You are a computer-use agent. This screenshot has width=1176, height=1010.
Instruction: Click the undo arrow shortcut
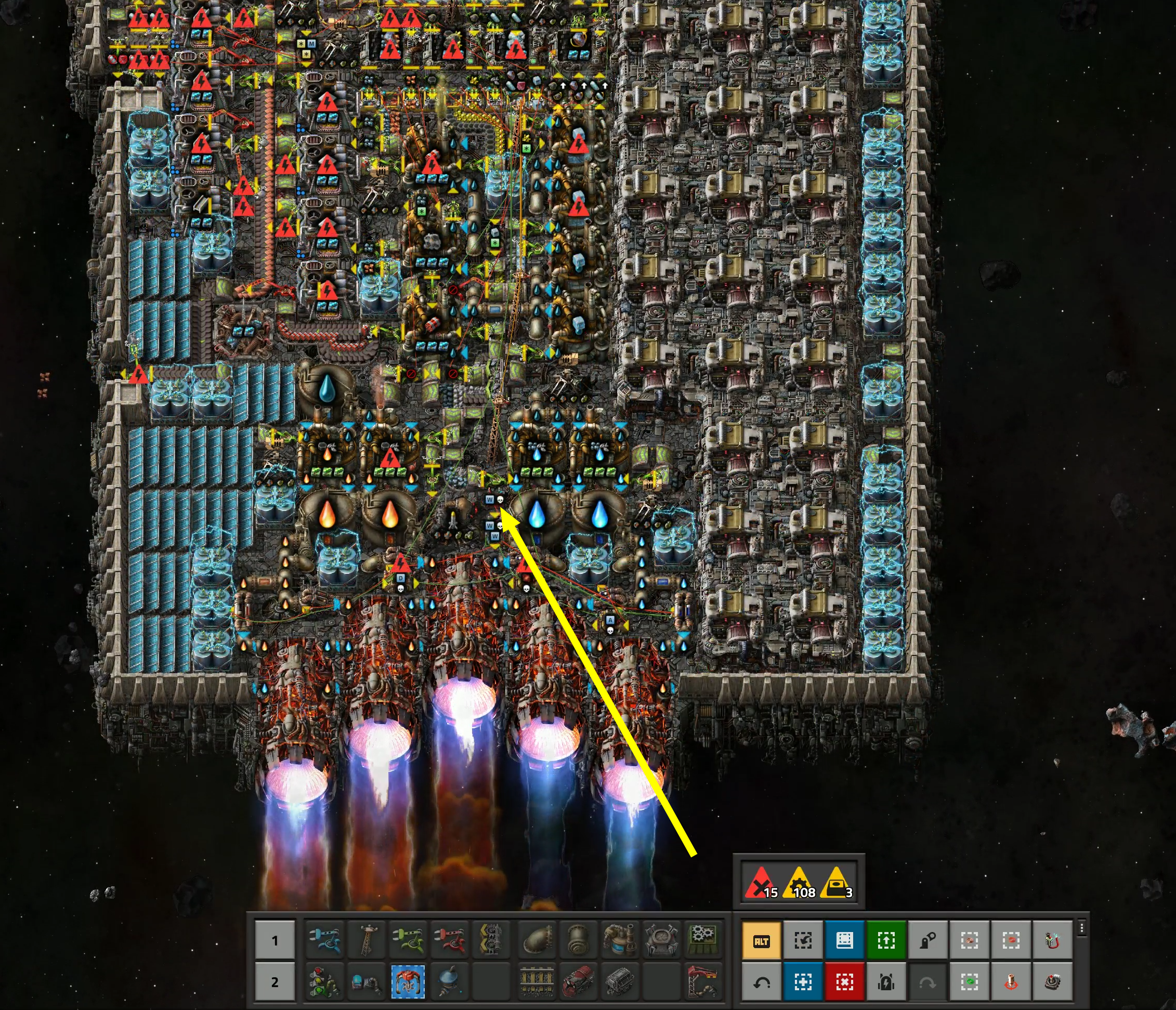point(761,982)
